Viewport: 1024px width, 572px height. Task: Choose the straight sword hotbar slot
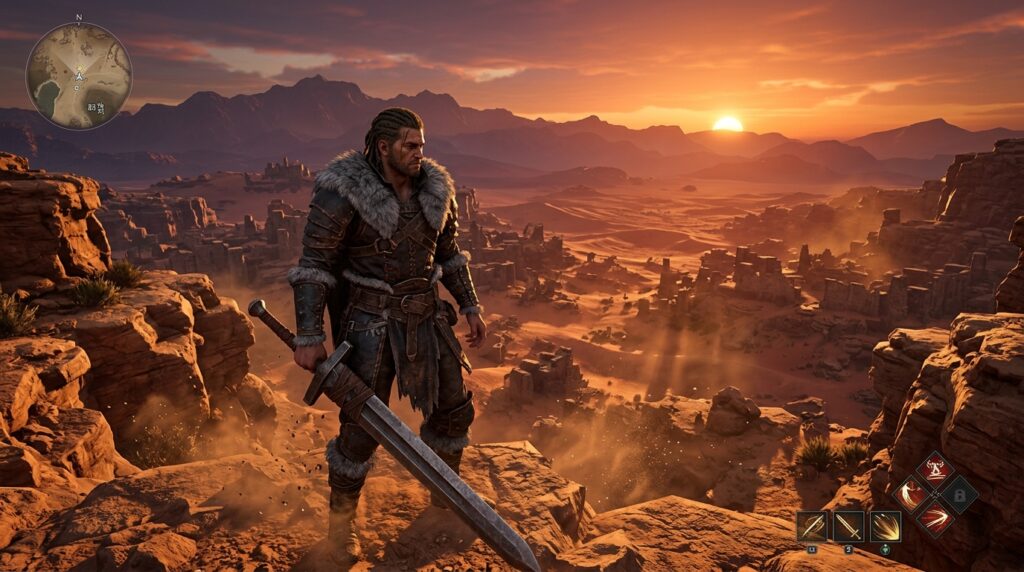(x=848, y=526)
